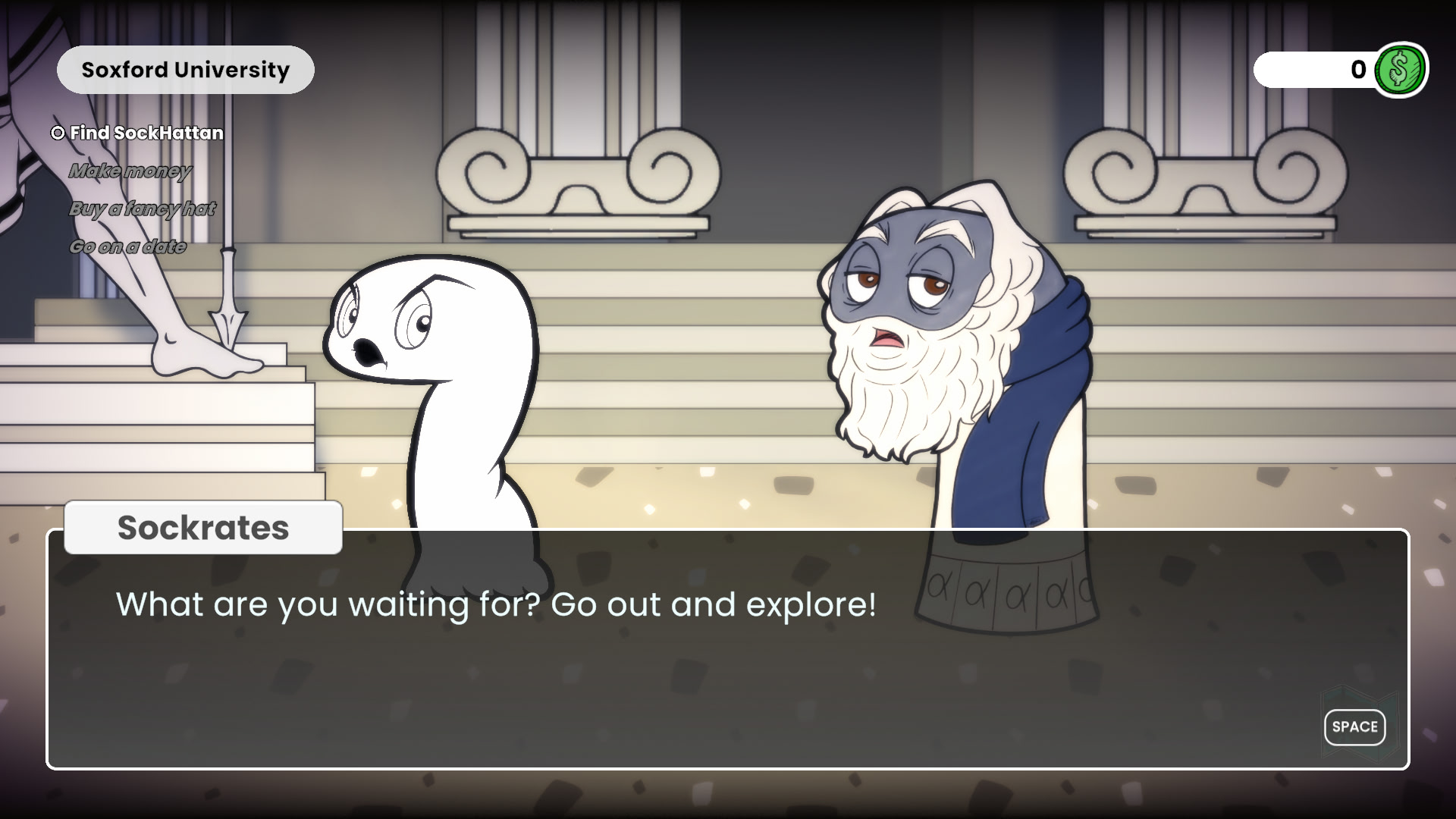Click the SPACE prompt to continue dialogue
This screenshot has height=819, width=1456.
click(x=1354, y=726)
